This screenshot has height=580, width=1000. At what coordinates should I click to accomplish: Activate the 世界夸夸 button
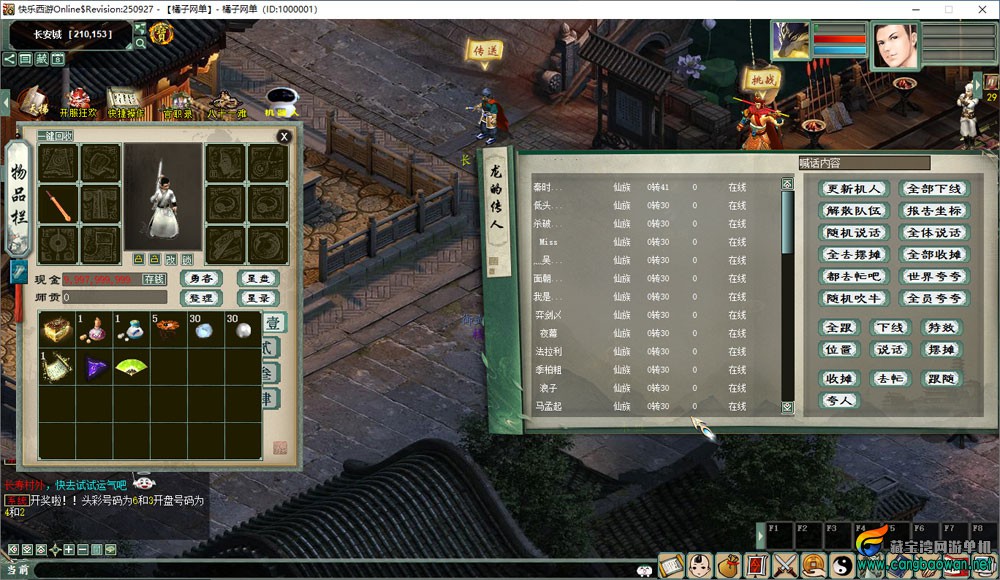(x=934, y=277)
